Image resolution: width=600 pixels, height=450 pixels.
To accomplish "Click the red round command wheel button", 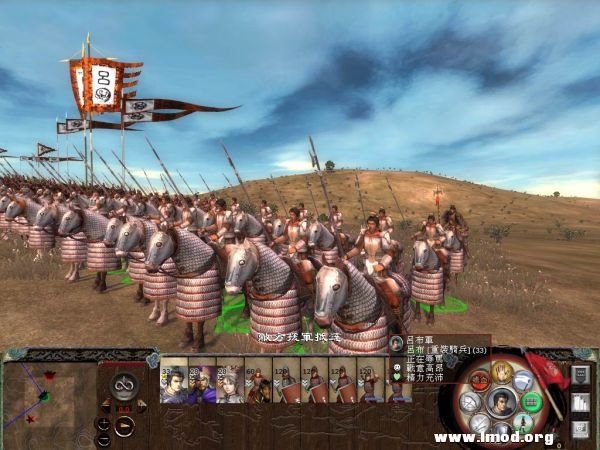I will pyautogui.click(x=479, y=380).
